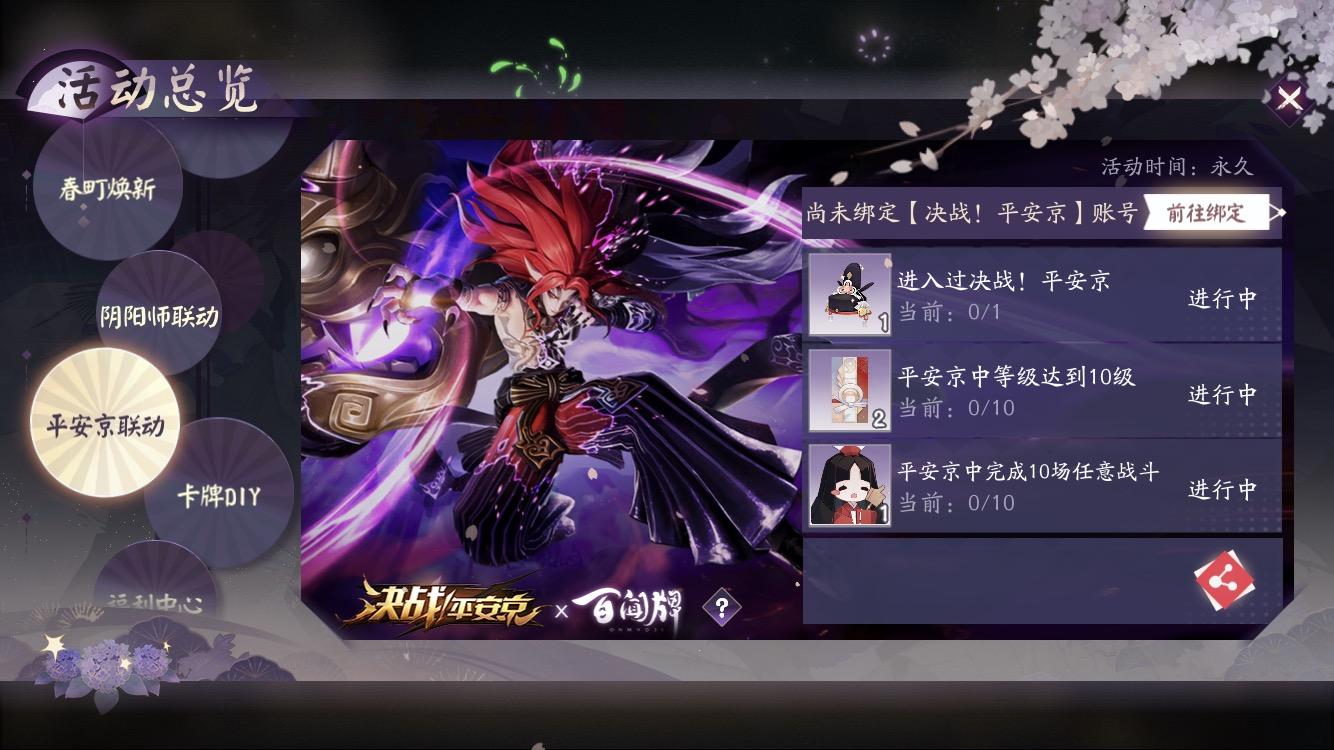Select the 春町焕新 activity tab

pyautogui.click(x=110, y=187)
